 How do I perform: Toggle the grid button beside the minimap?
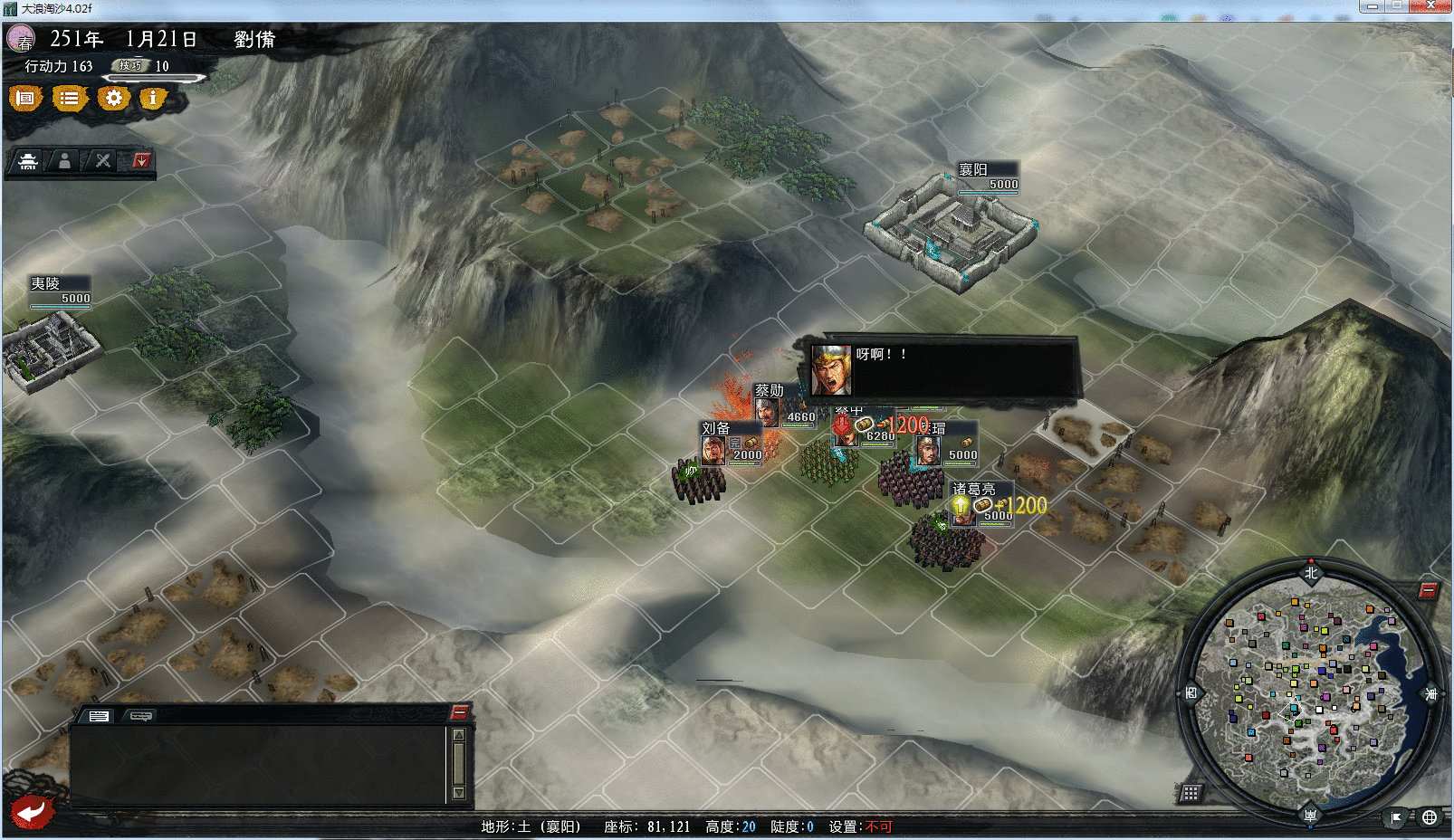[1191, 793]
